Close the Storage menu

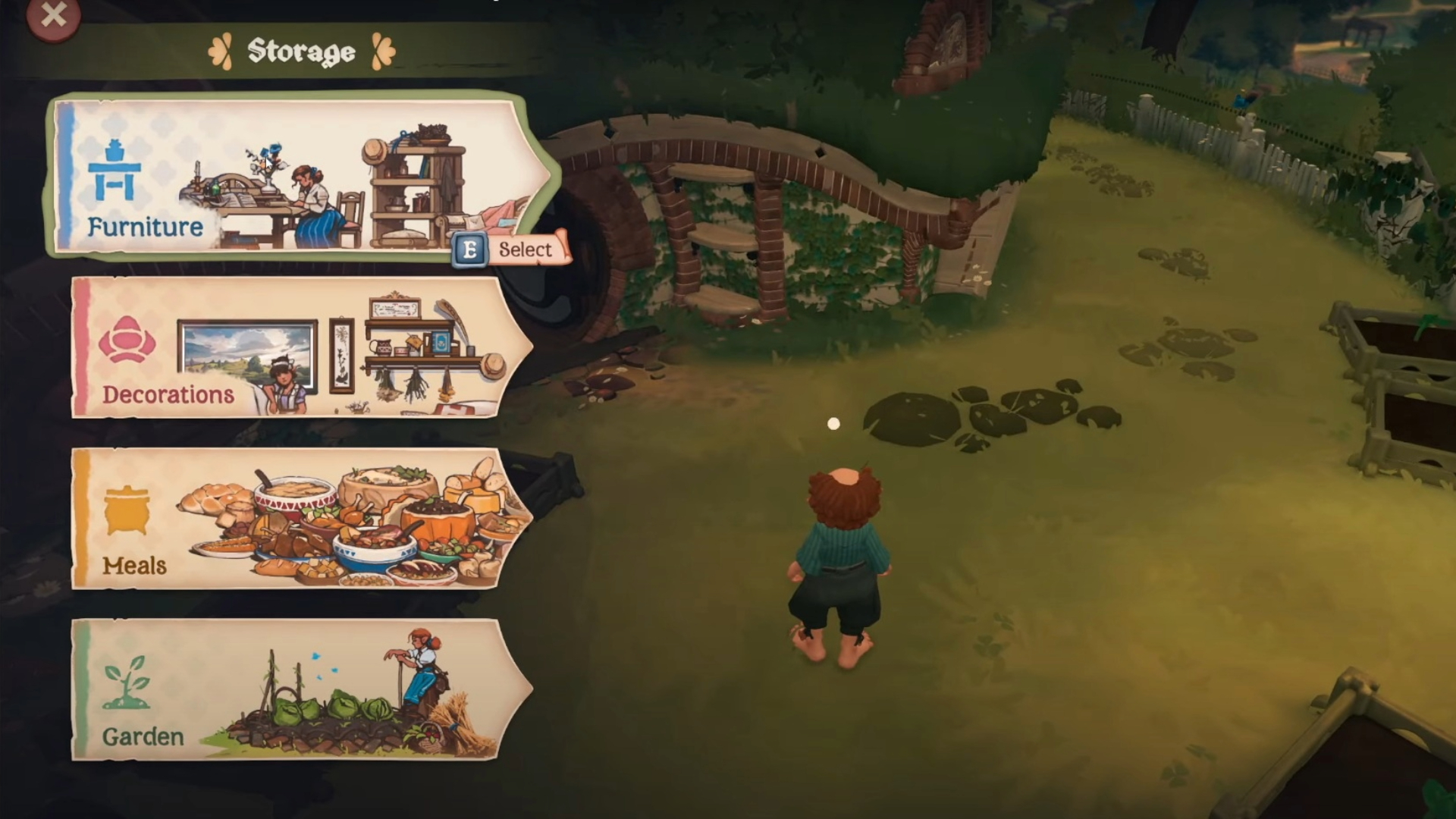(53, 15)
